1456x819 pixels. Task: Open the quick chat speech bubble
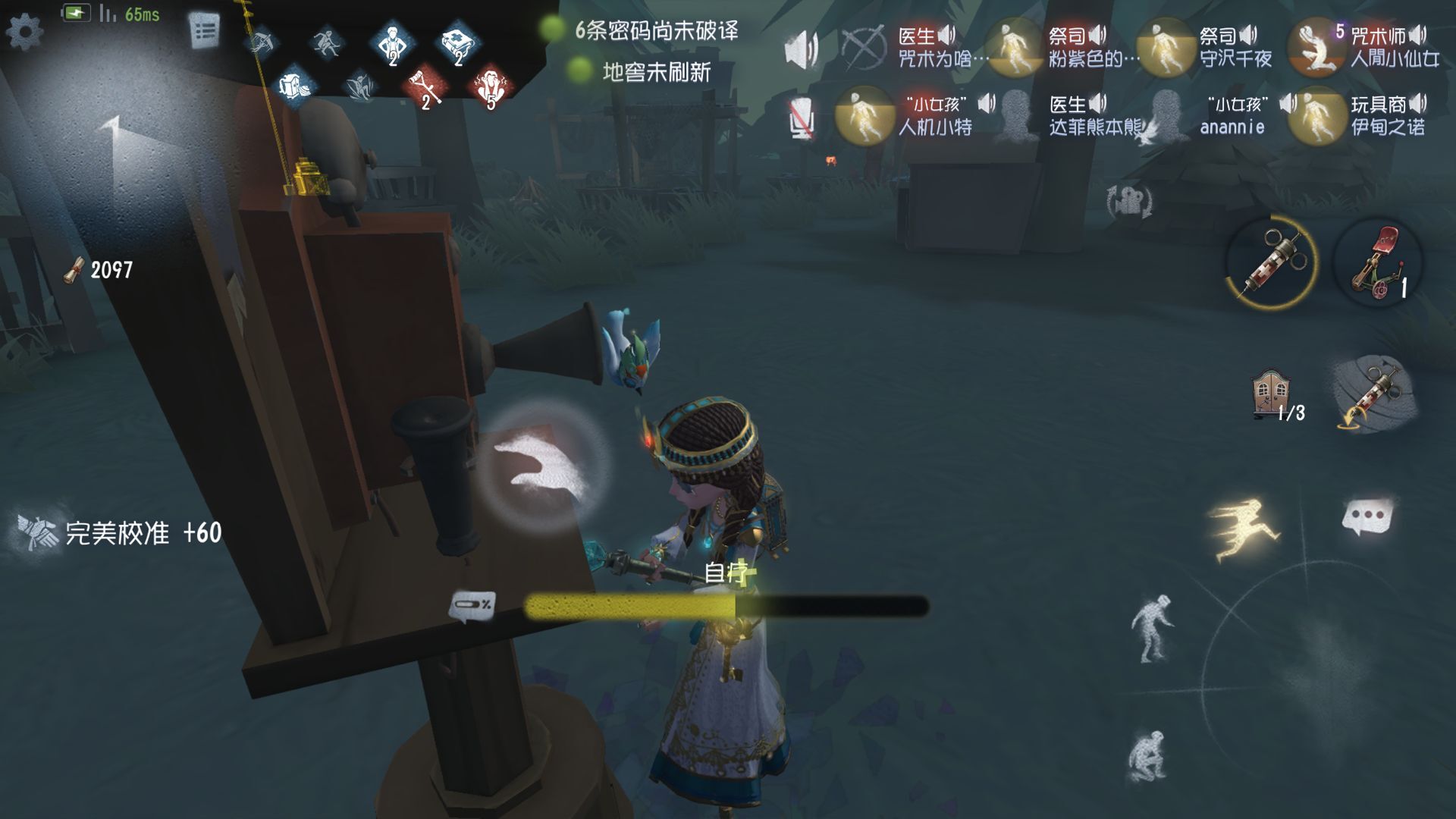pos(1367,517)
